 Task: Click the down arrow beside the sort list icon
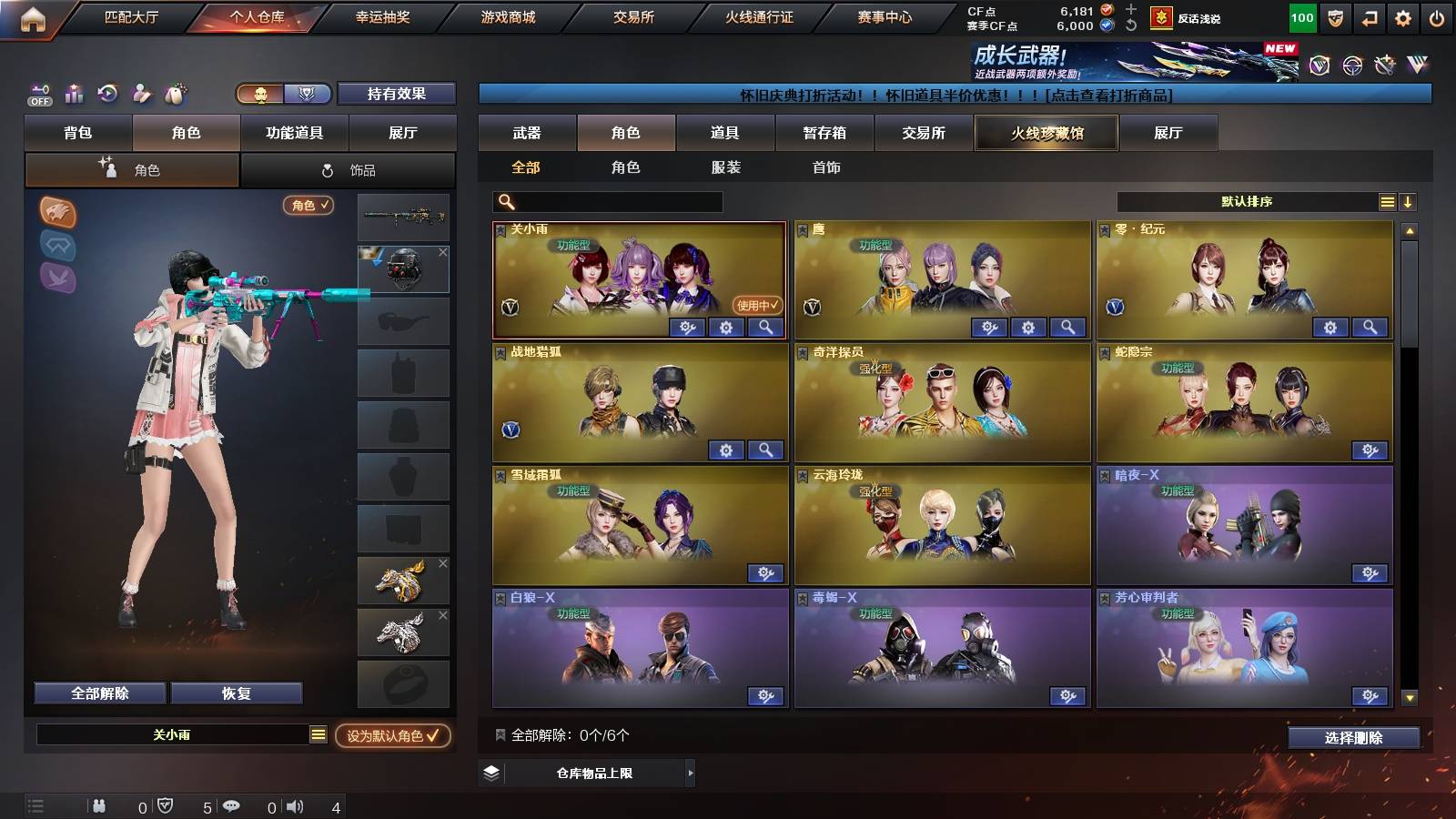pyautogui.click(x=1409, y=201)
